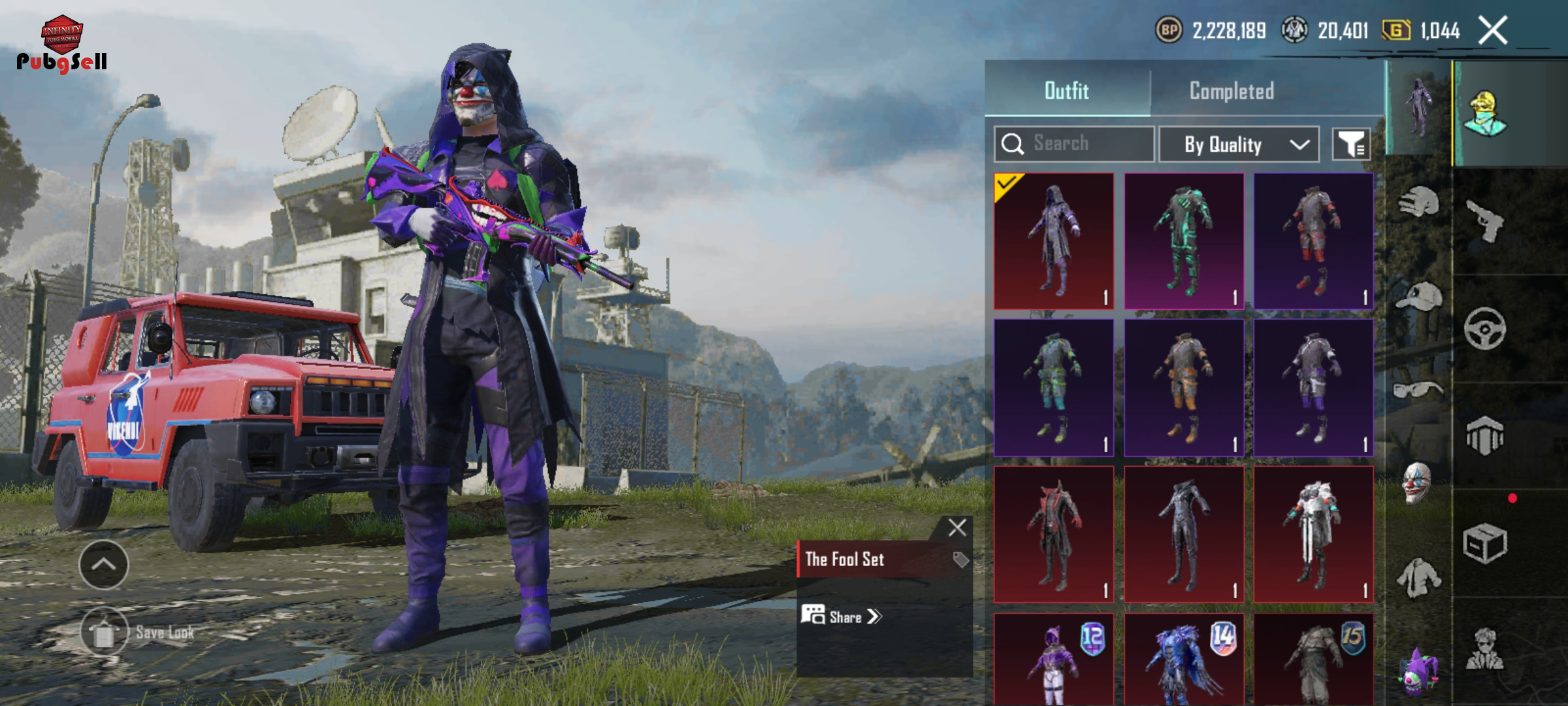This screenshot has height=706, width=1568.
Task: Dismiss the Fool Set info popup
Action: point(957,528)
